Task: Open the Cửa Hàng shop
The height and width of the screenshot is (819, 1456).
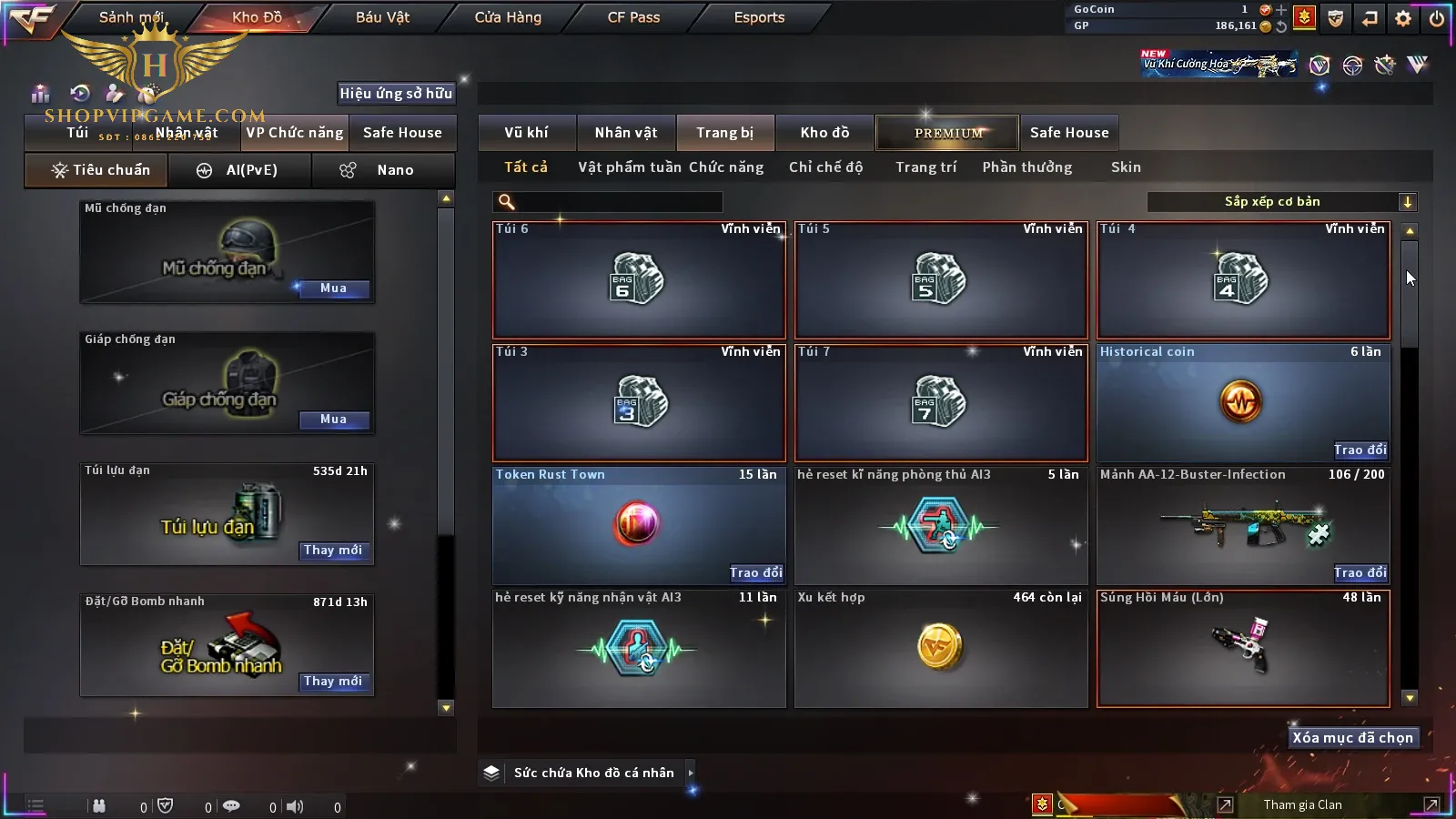Action: 508,17
